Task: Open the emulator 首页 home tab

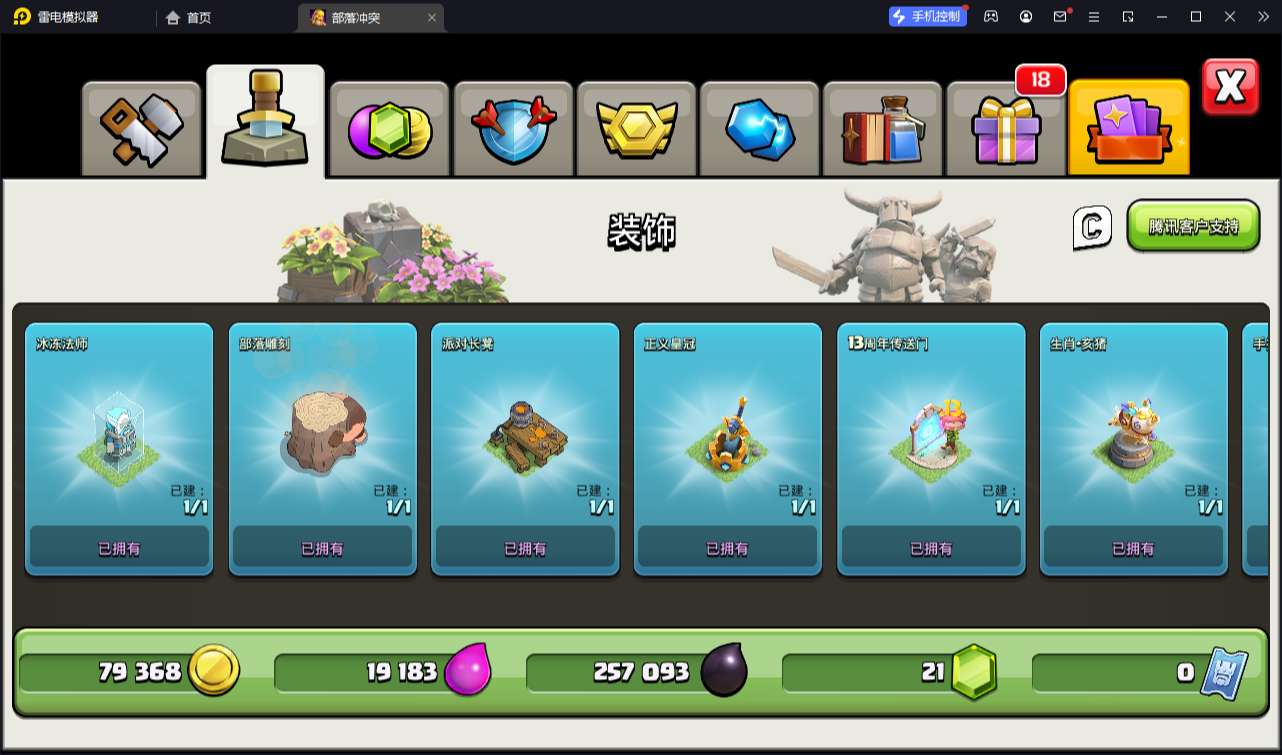Action: click(x=189, y=17)
